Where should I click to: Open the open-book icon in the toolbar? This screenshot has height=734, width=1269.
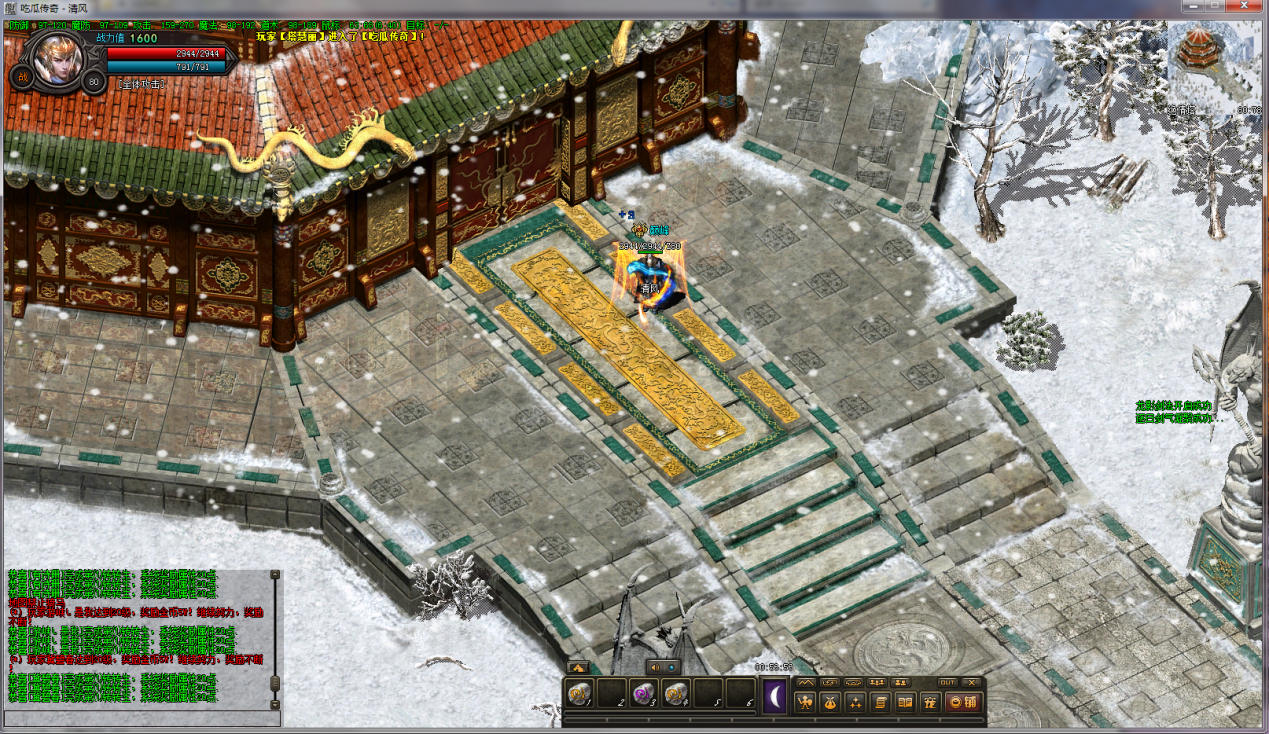(x=905, y=702)
